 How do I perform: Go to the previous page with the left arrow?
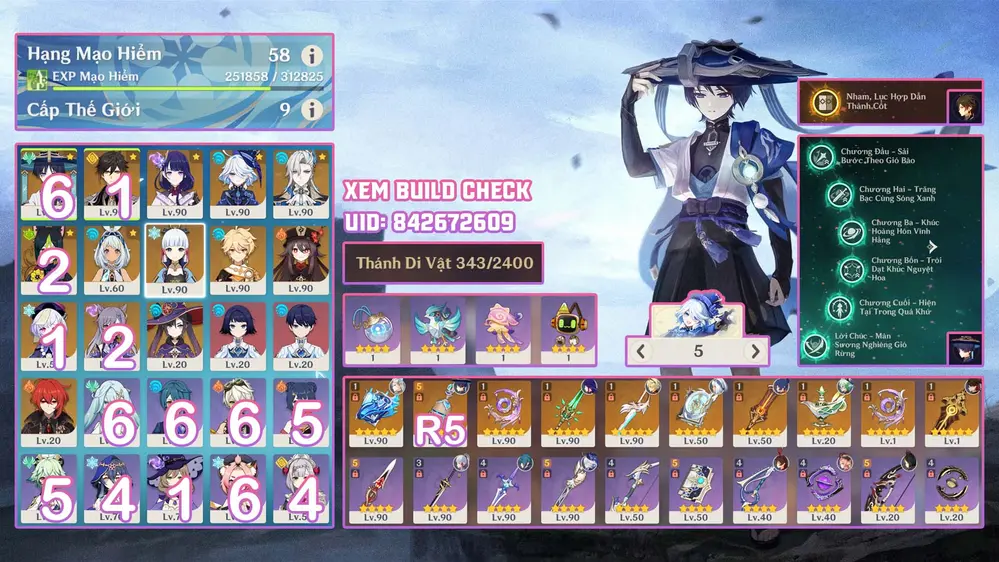point(640,351)
